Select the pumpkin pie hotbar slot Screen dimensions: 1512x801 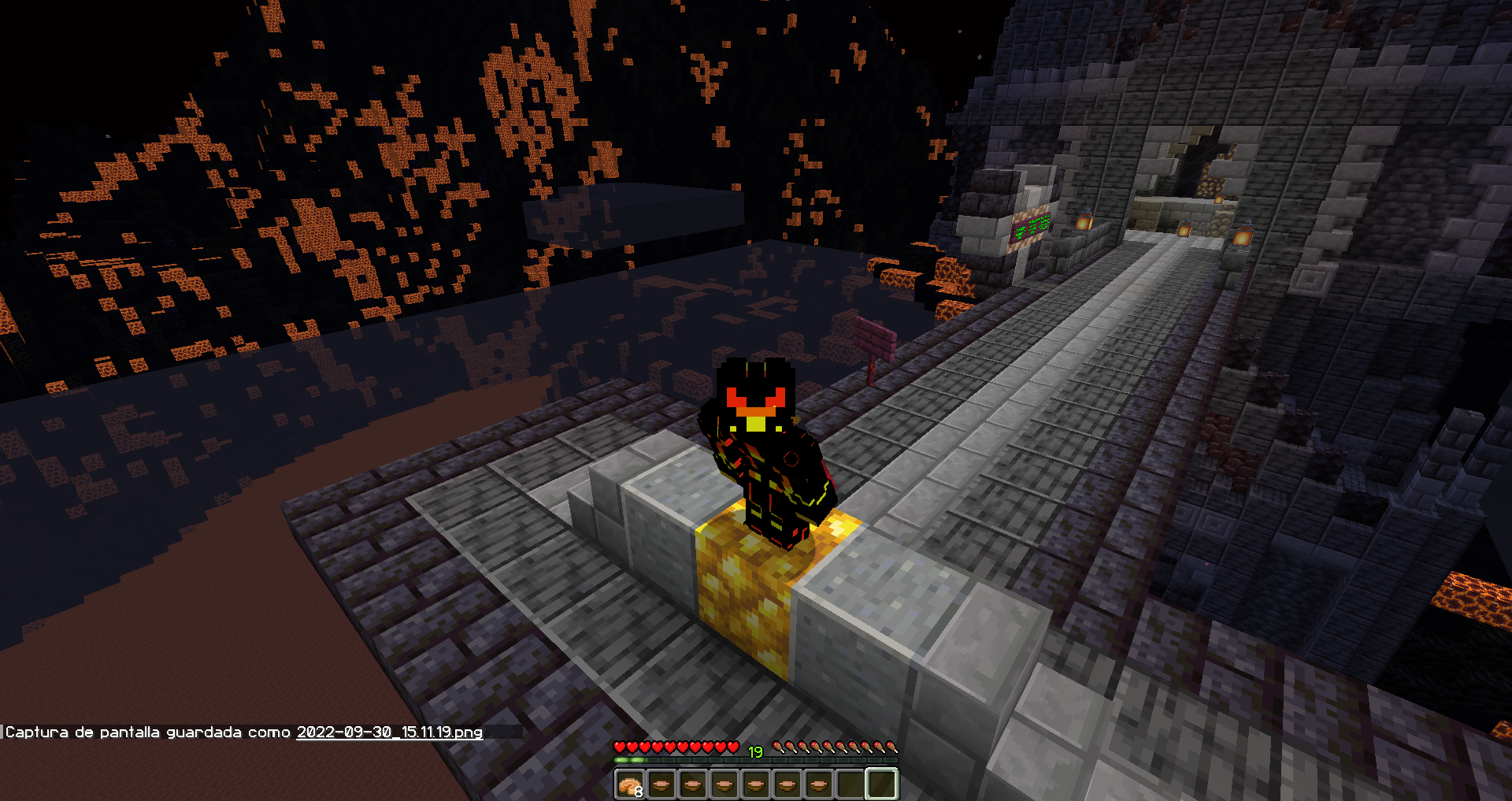point(629,784)
